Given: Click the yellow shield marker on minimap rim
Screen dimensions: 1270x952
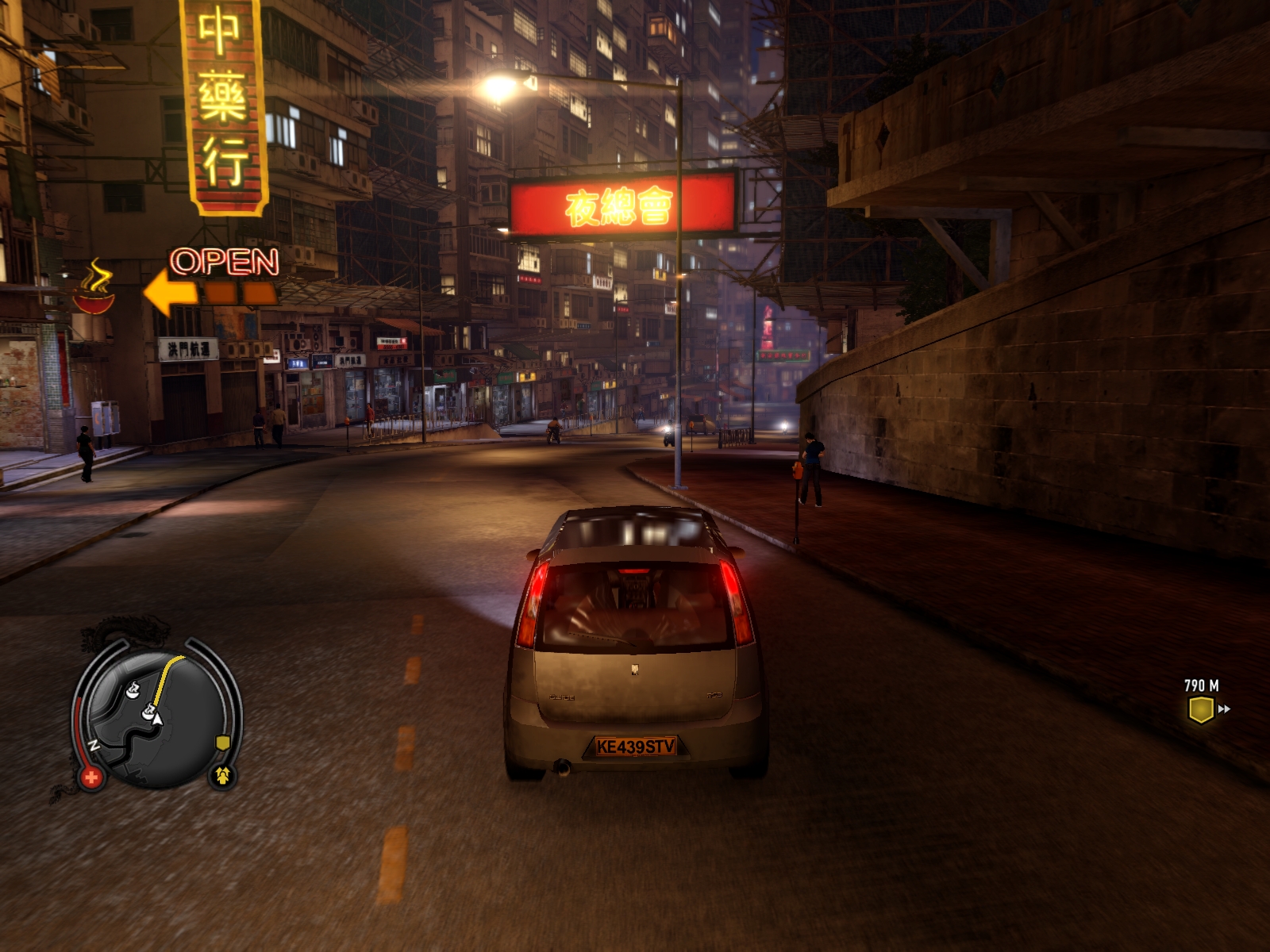Looking at the screenshot, I should [x=223, y=743].
